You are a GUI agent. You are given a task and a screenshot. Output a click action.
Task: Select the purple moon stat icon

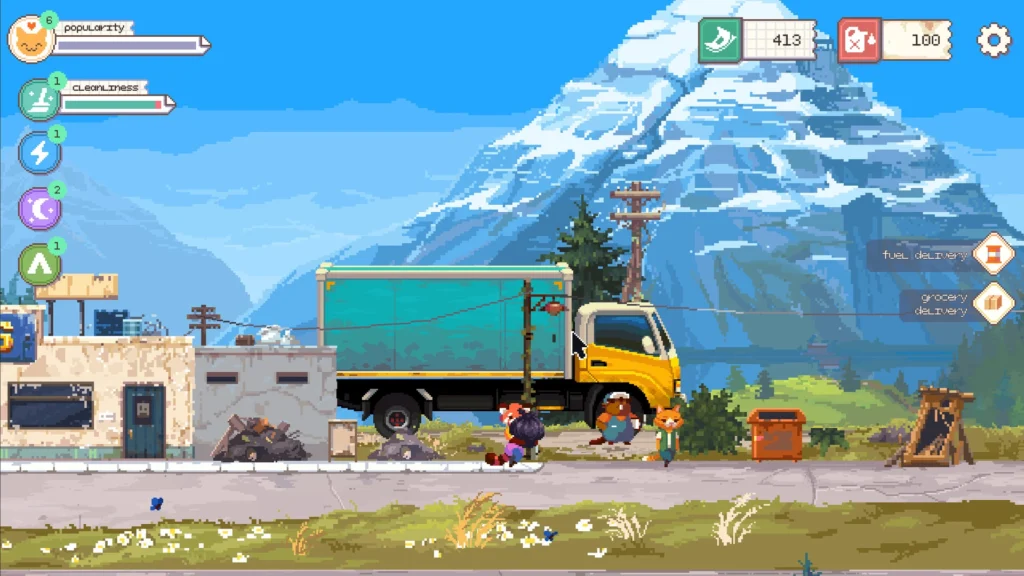40,209
